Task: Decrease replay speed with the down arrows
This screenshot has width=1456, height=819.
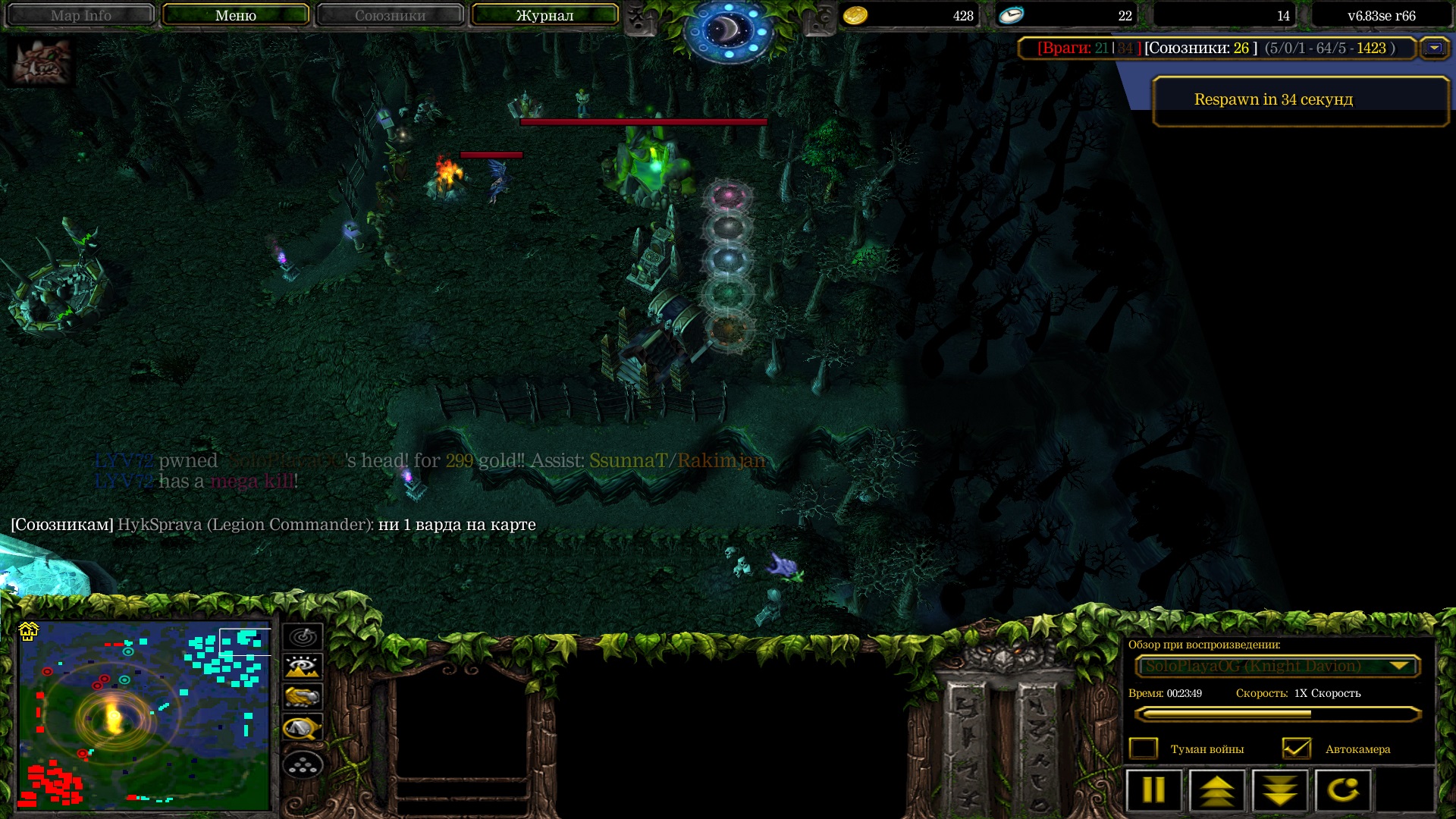Action: point(1280,790)
